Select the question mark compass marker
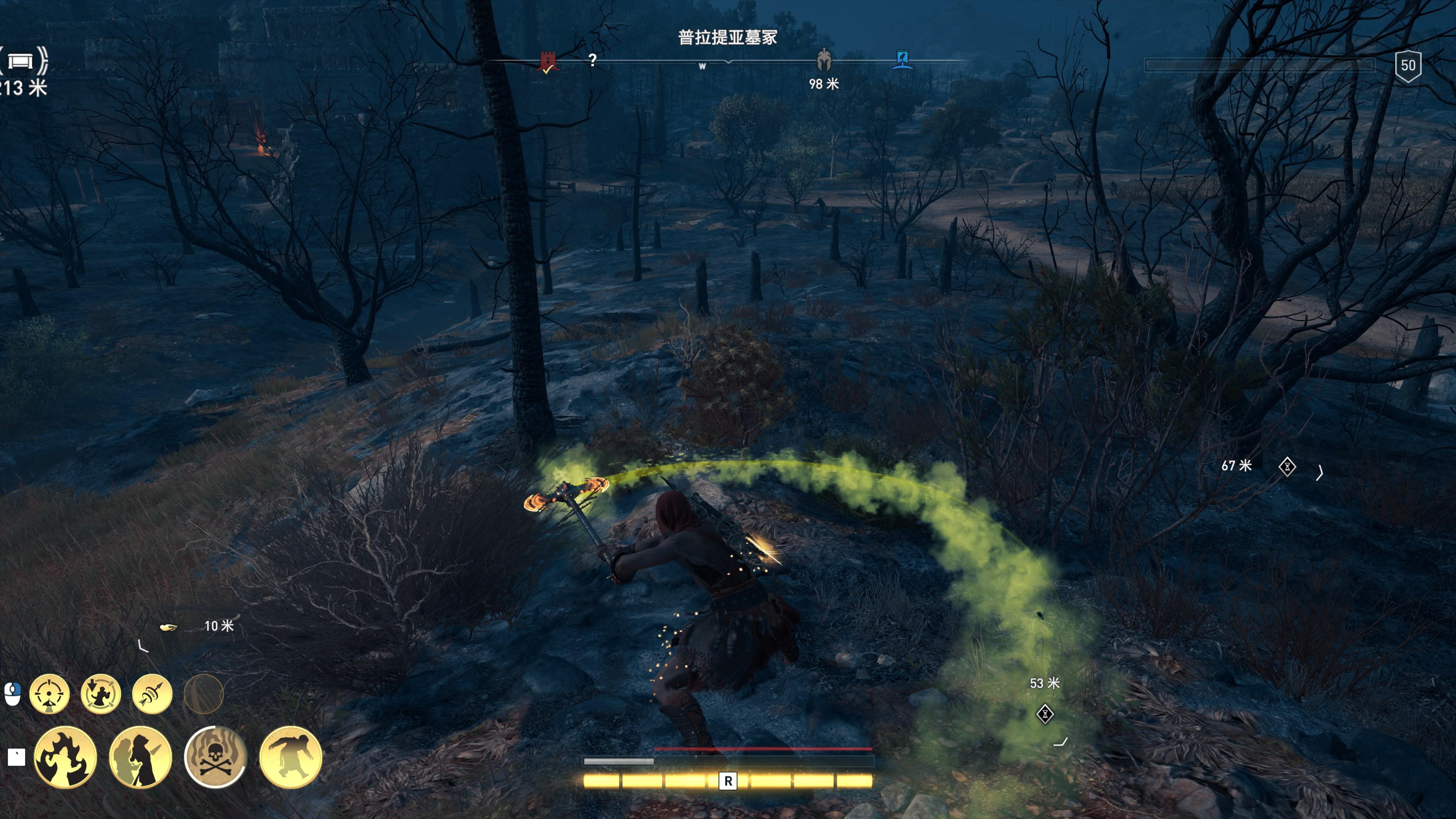This screenshot has width=1456, height=819. point(592,60)
